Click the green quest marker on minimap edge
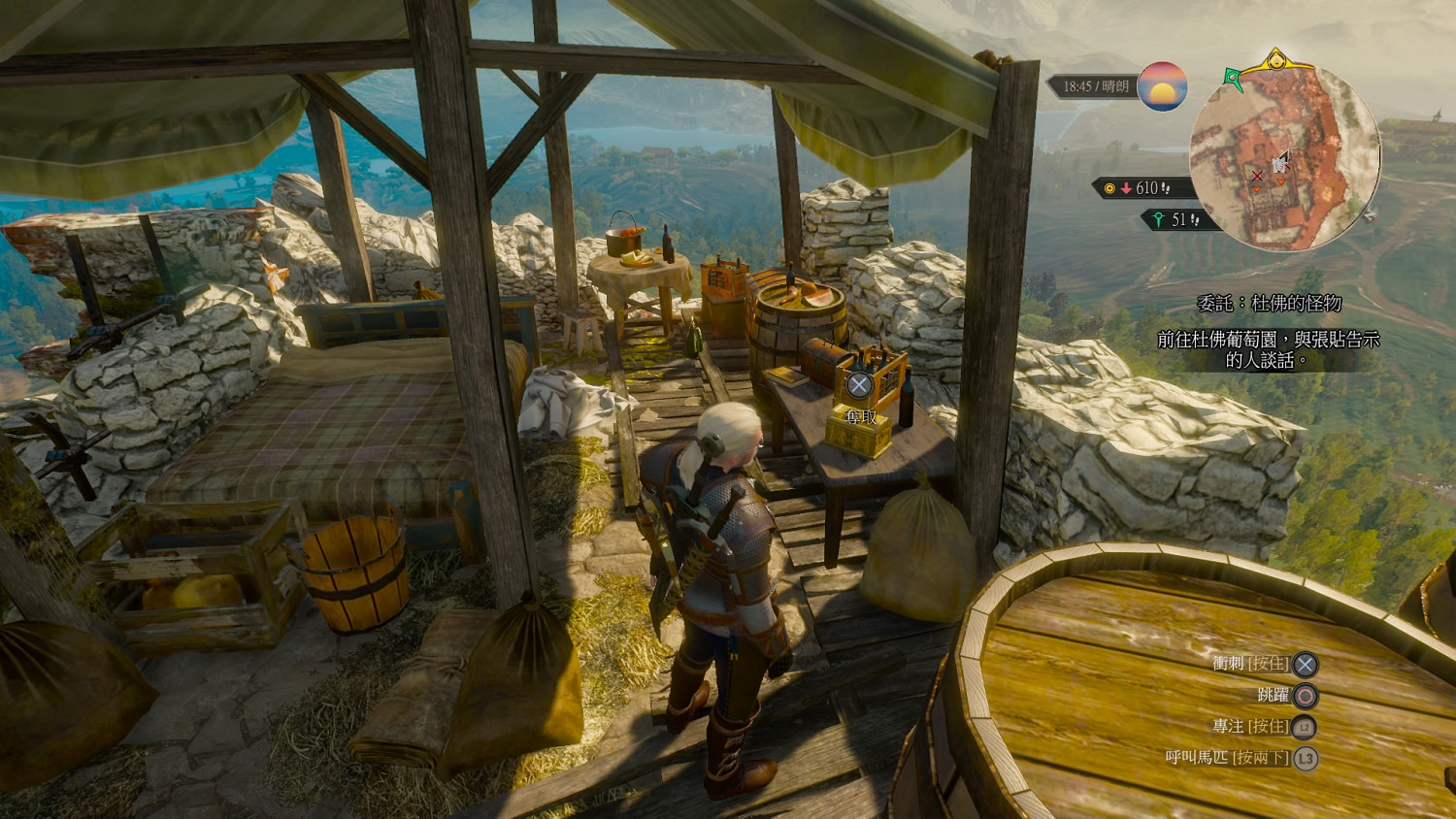The image size is (1456, 819). click(x=1234, y=79)
